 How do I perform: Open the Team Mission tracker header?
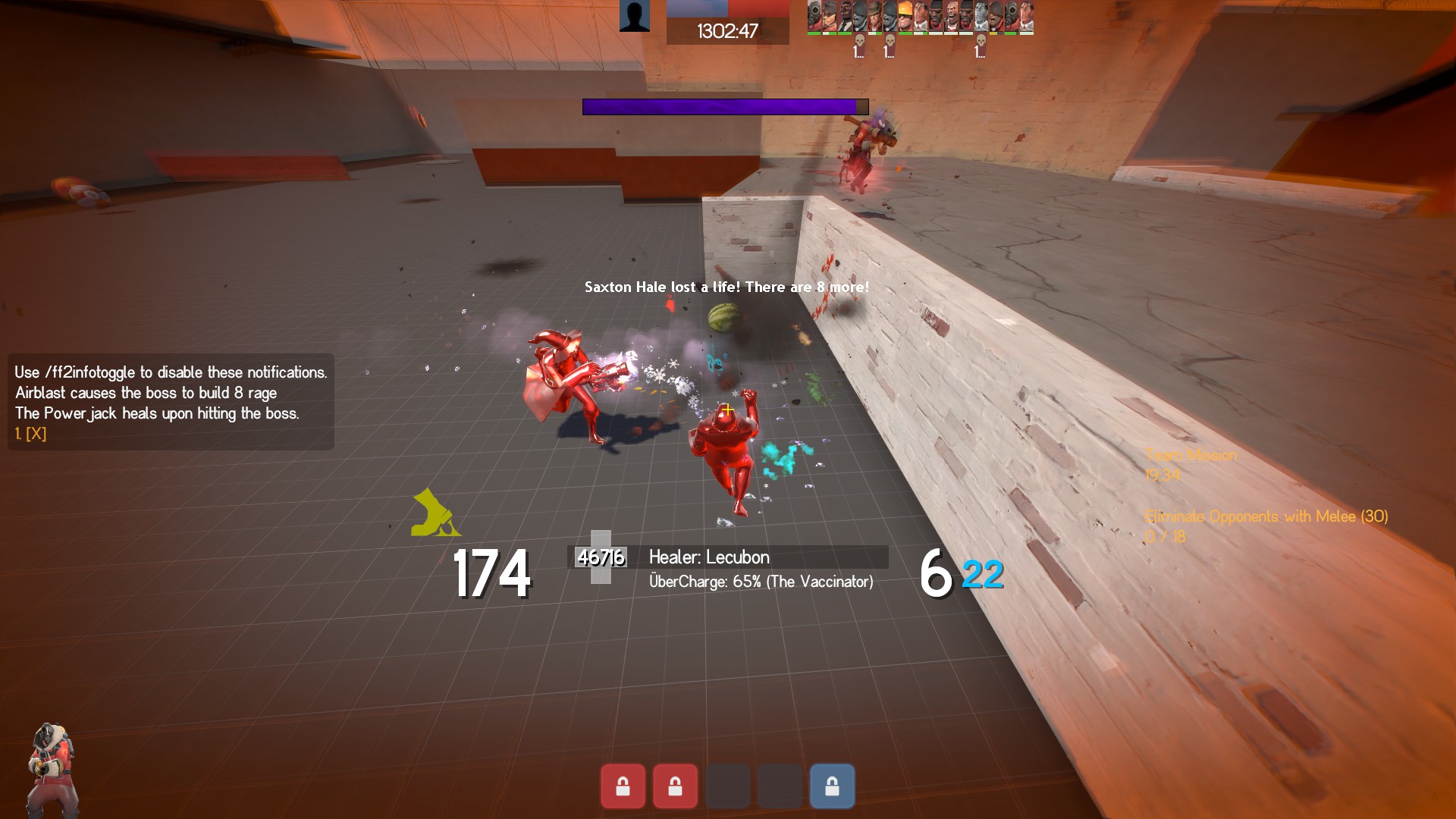(x=1191, y=455)
